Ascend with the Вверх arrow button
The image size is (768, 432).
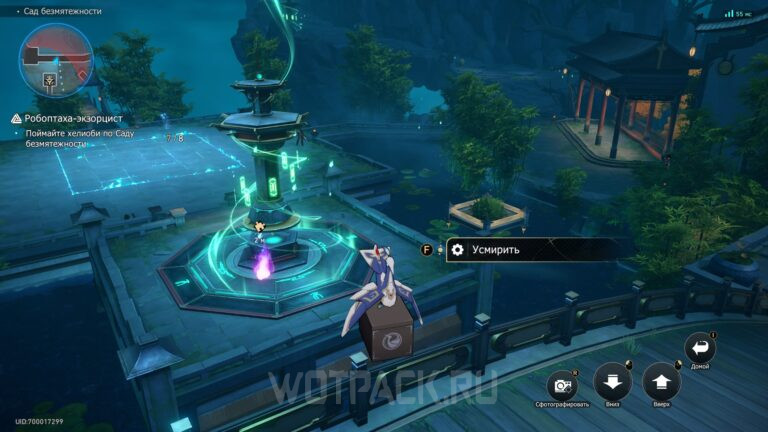coord(661,381)
